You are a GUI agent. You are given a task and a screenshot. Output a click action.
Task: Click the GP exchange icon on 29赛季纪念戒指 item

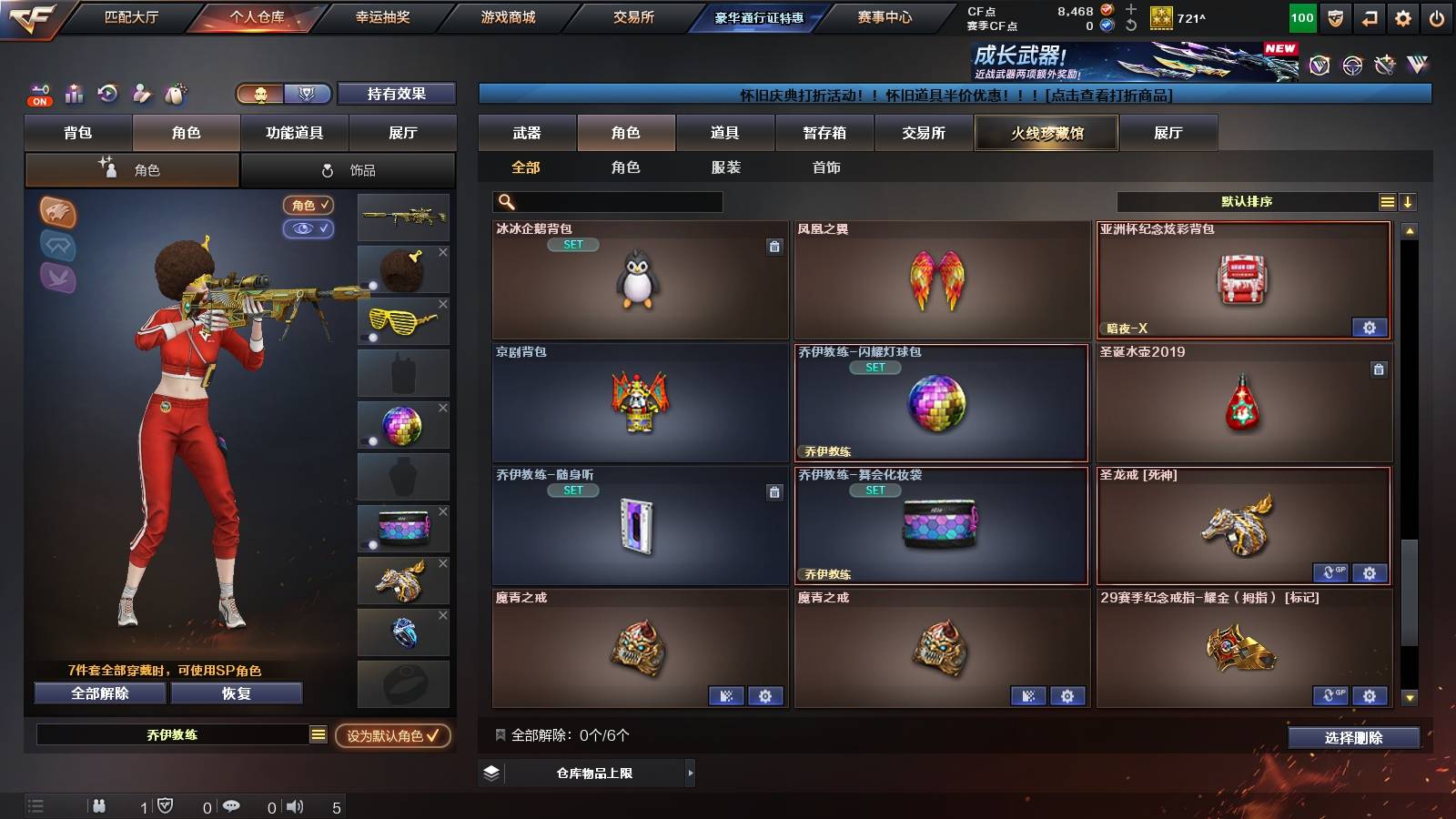pos(1333,695)
